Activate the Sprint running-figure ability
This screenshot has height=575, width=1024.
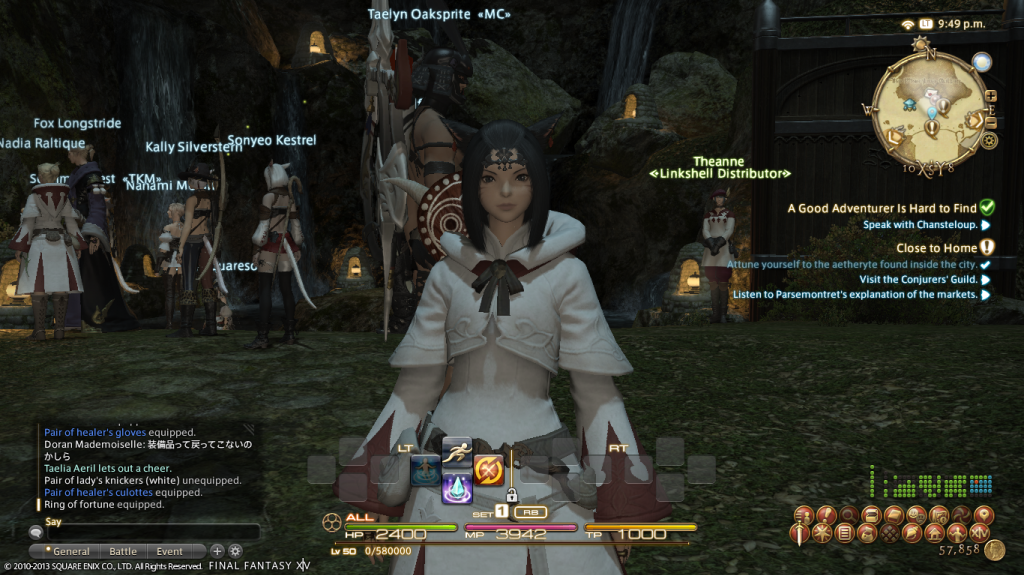pyautogui.click(x=456, y=450)
